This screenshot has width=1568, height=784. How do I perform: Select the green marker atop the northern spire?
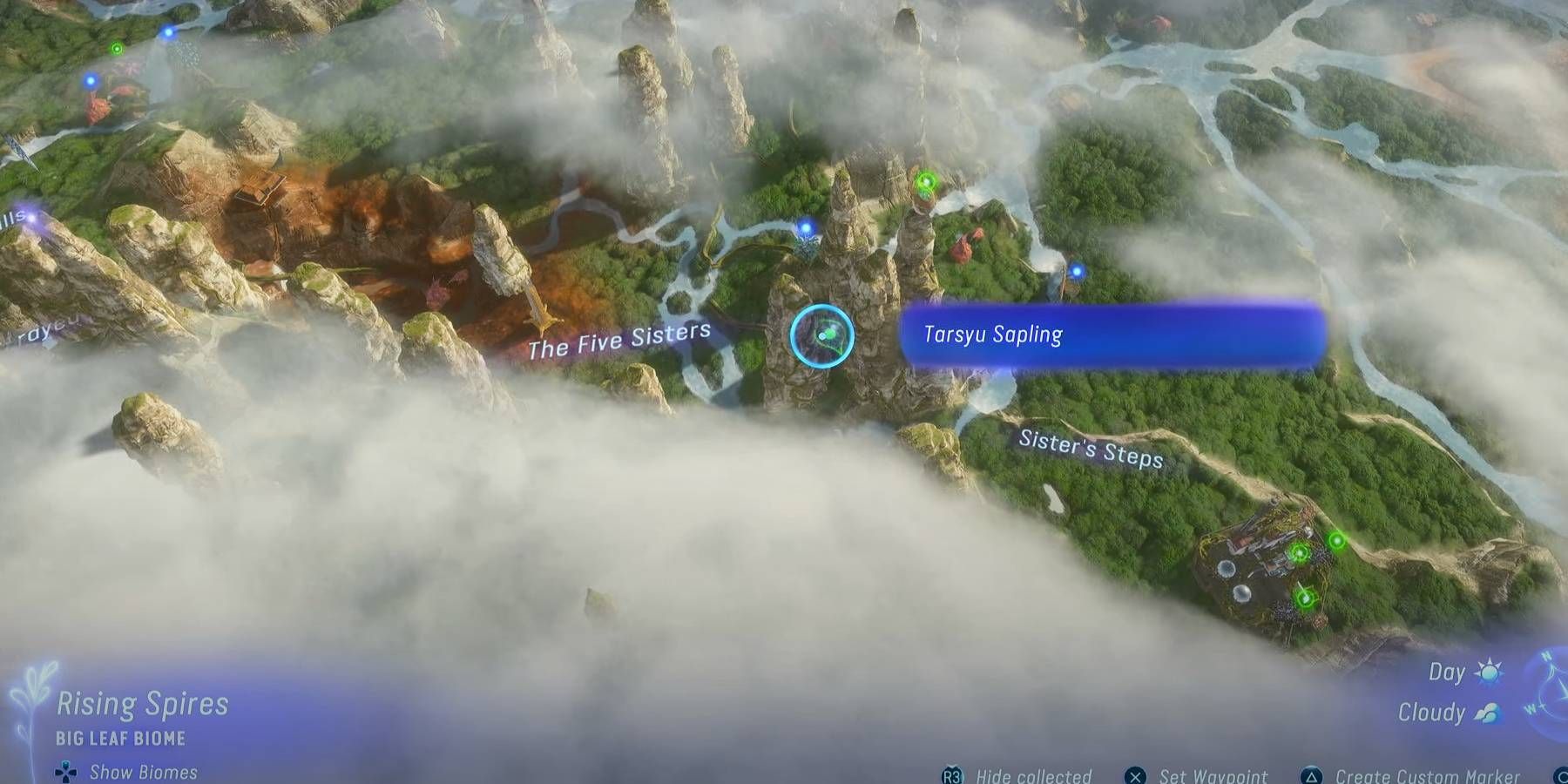pos(926,181)
